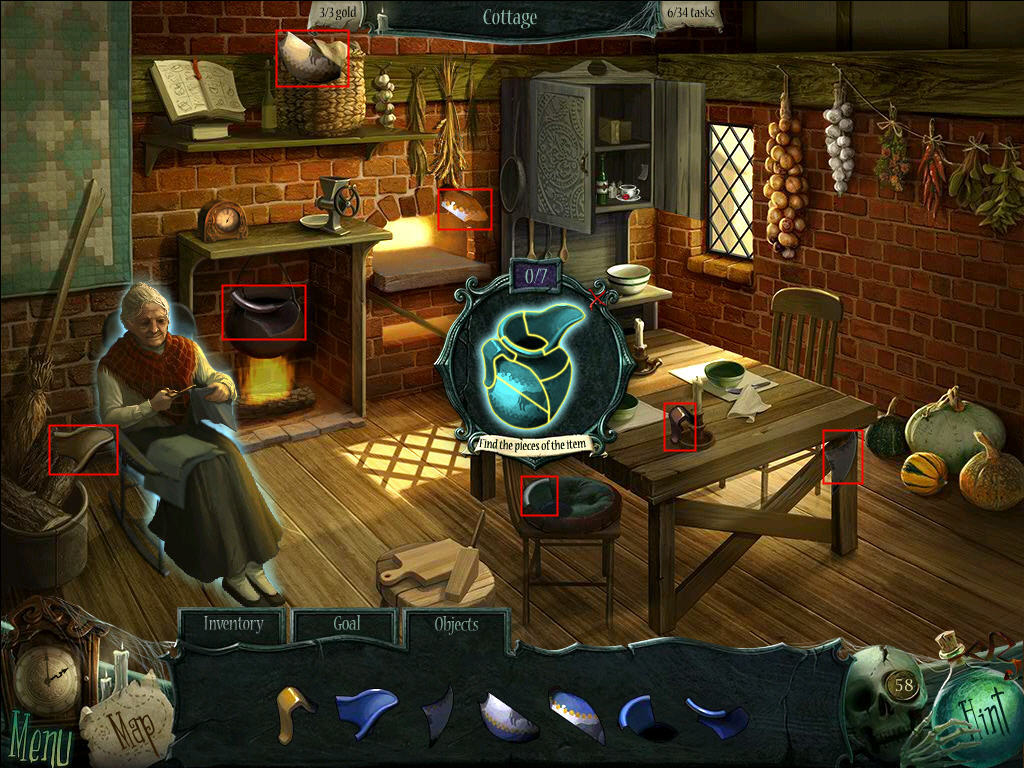
Task: Close the jug puzzle popup with the red X
Action: (598, 299)
